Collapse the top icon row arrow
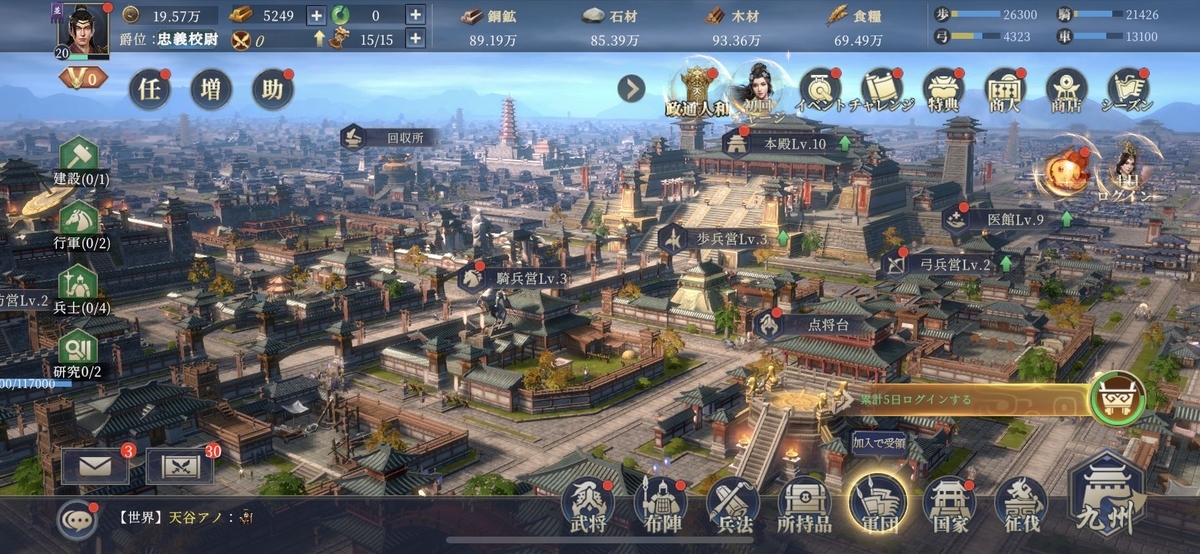1200x554 pixels. point(631,89)
